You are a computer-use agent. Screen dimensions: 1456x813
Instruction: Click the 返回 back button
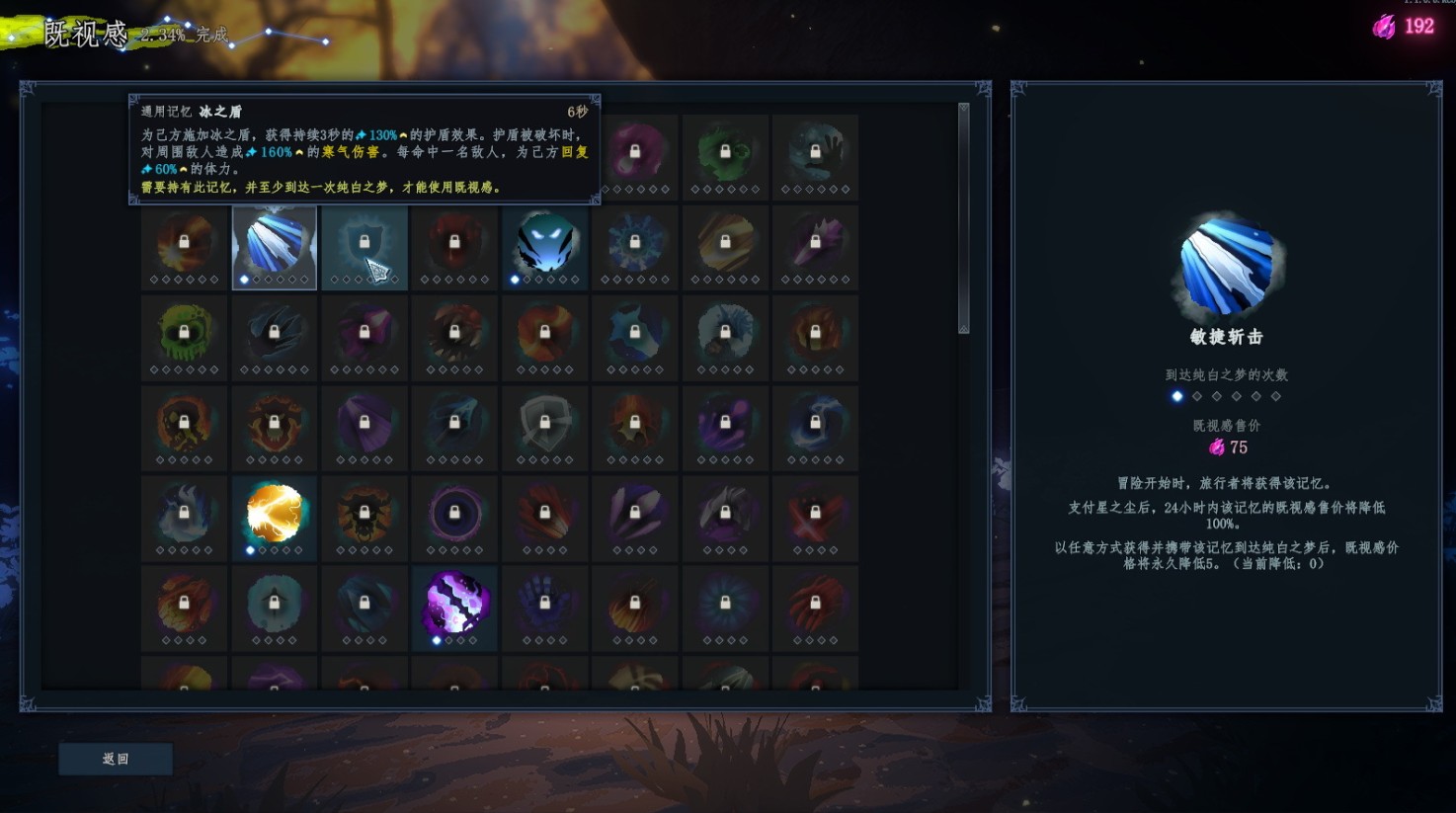point(116,759)
